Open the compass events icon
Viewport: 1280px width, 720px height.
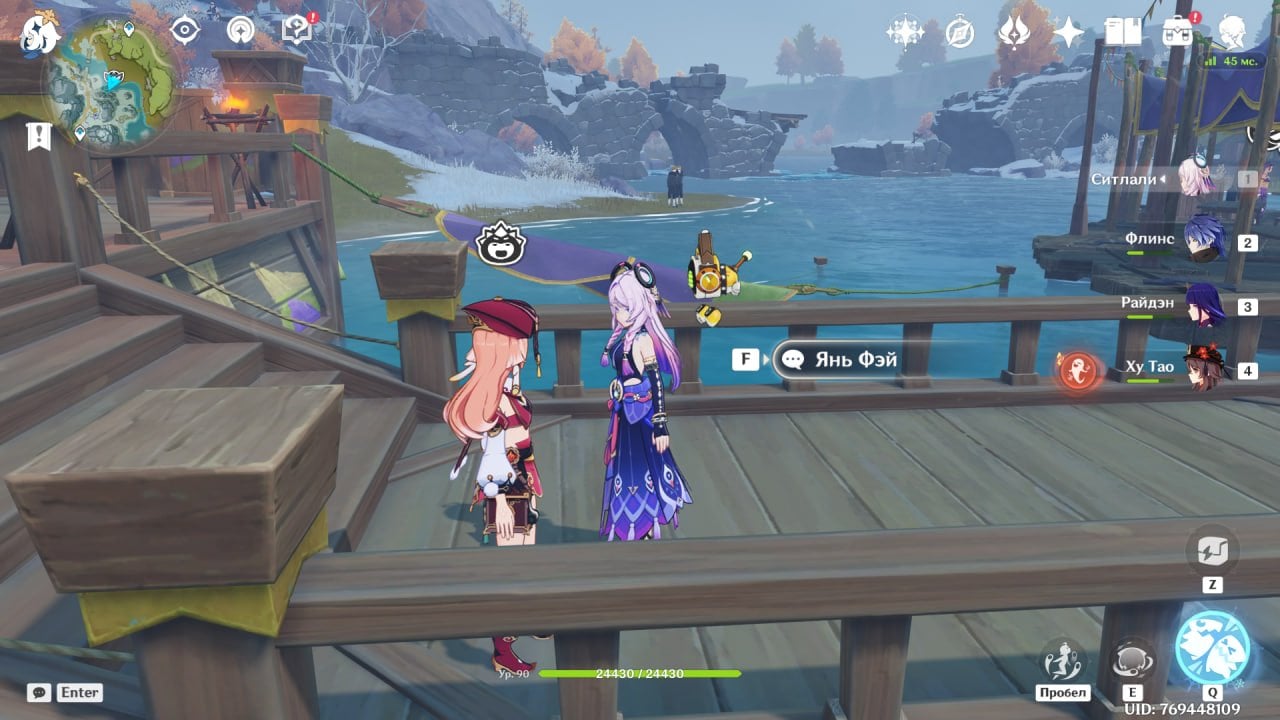pos(960,32)
